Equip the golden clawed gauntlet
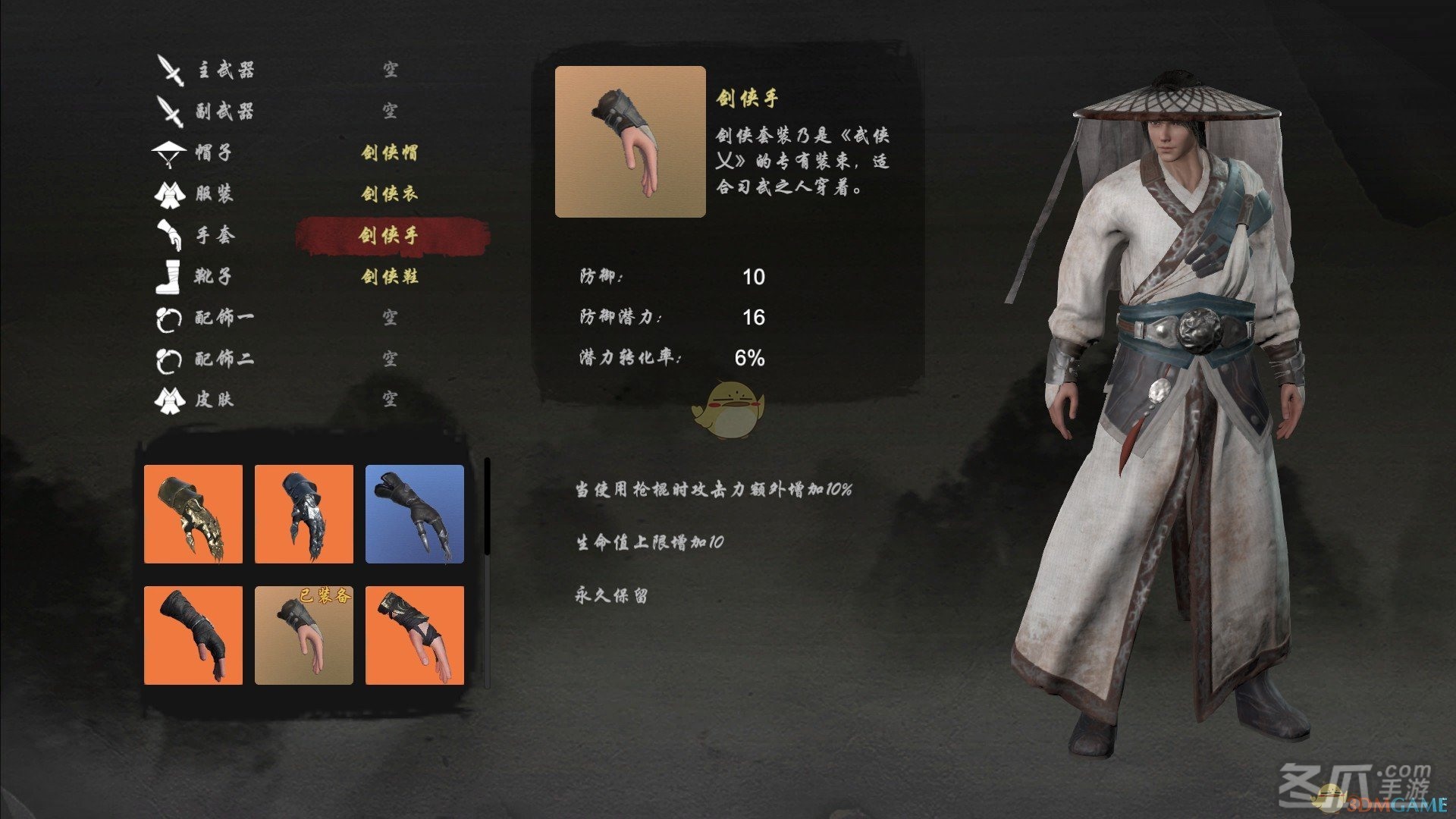This screenshot has height=819, width=1456. (193, 514)
